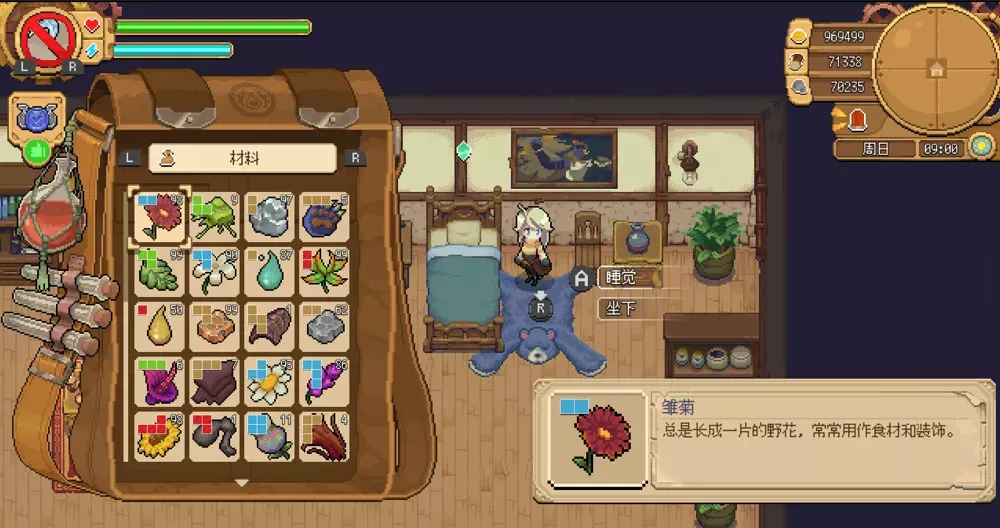Select the green slime item slot
Screen dimensions: 1000x528
(213, 216)
